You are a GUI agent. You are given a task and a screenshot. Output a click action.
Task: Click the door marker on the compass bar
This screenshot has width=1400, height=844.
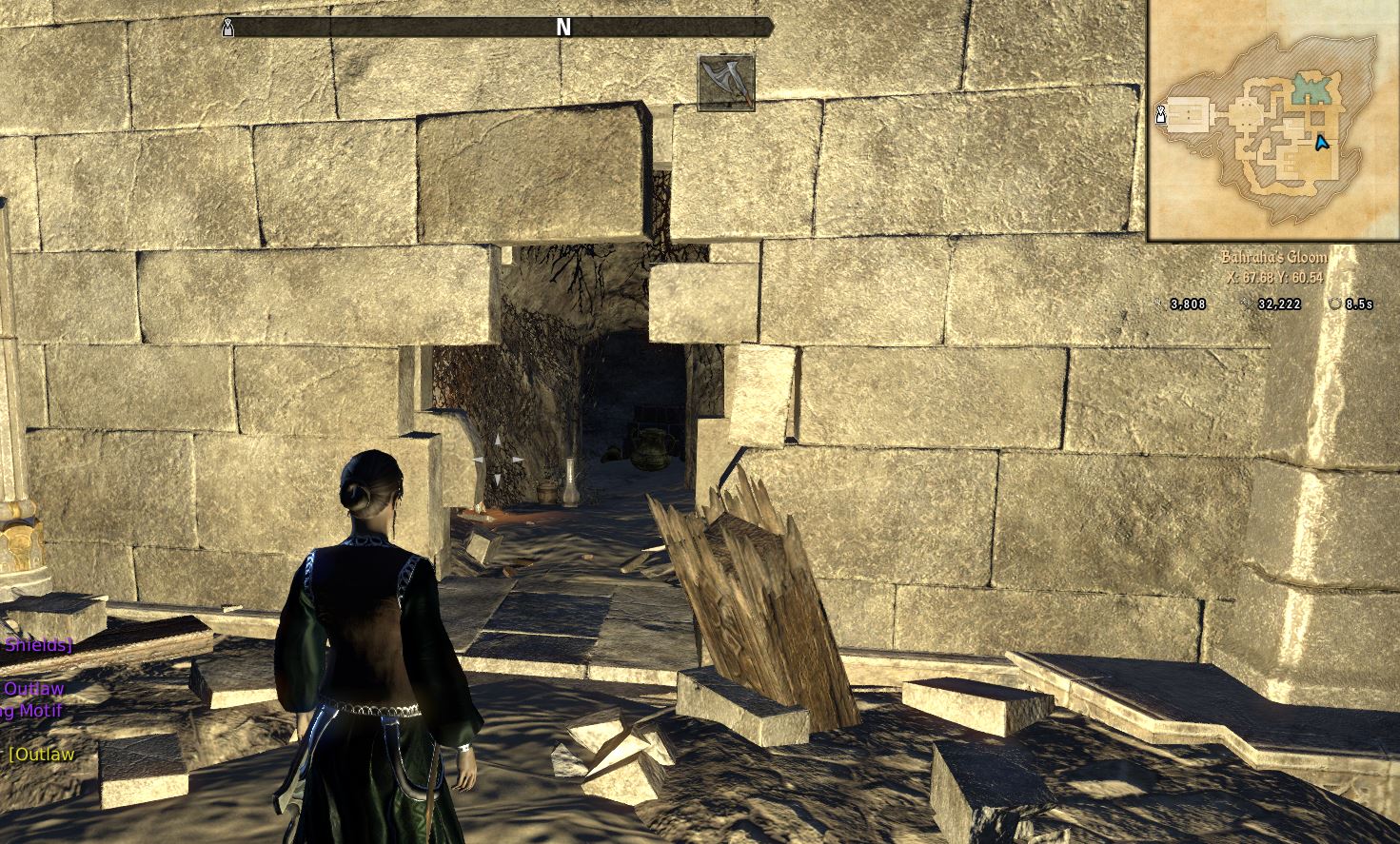tap(227, 28)
